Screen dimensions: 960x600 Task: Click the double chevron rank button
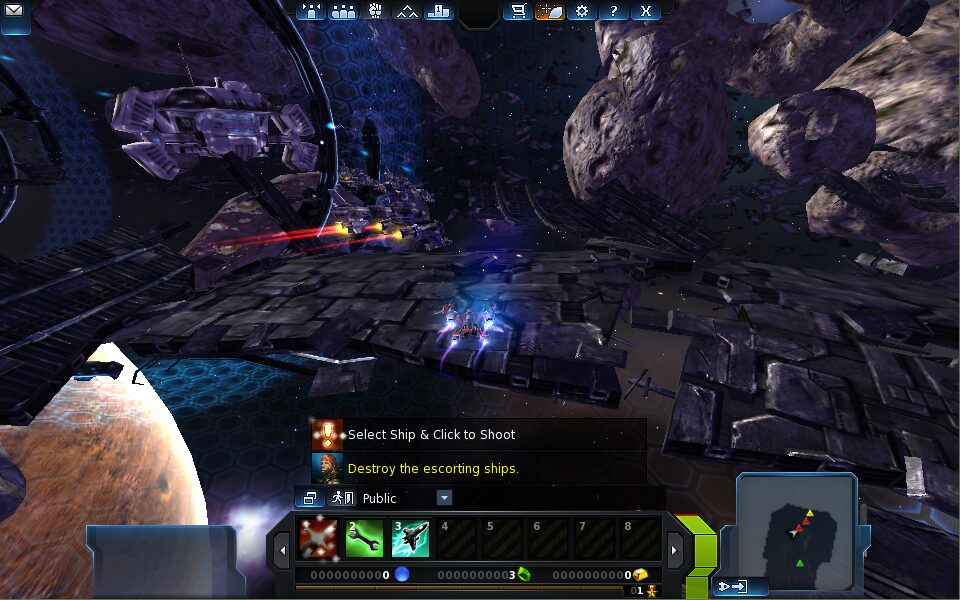406,11
